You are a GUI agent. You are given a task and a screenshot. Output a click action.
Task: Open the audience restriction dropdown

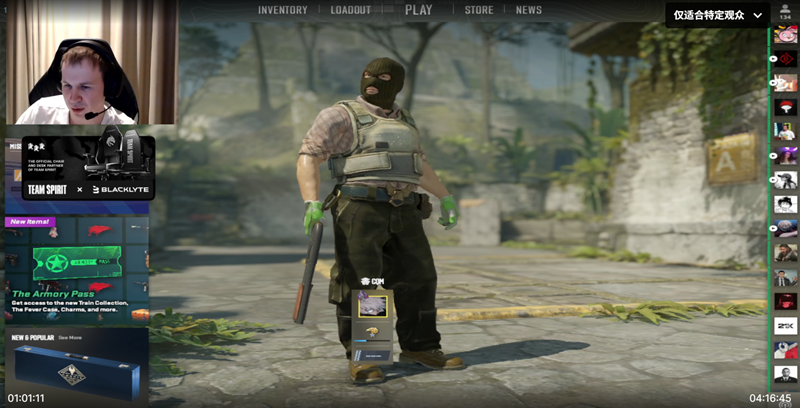click(719, 14)
